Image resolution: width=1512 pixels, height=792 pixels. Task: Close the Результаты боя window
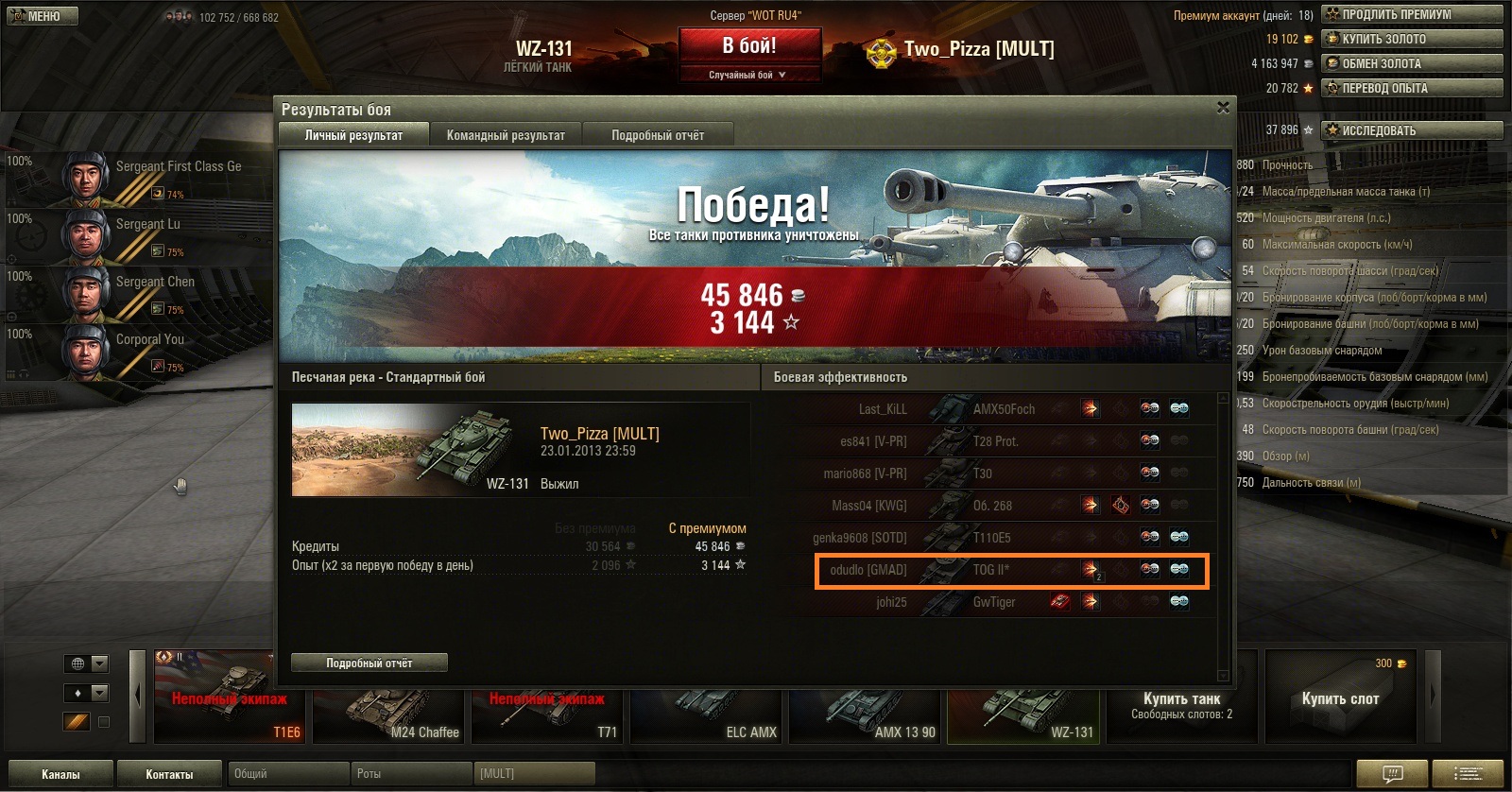(x=1223, y=108)
